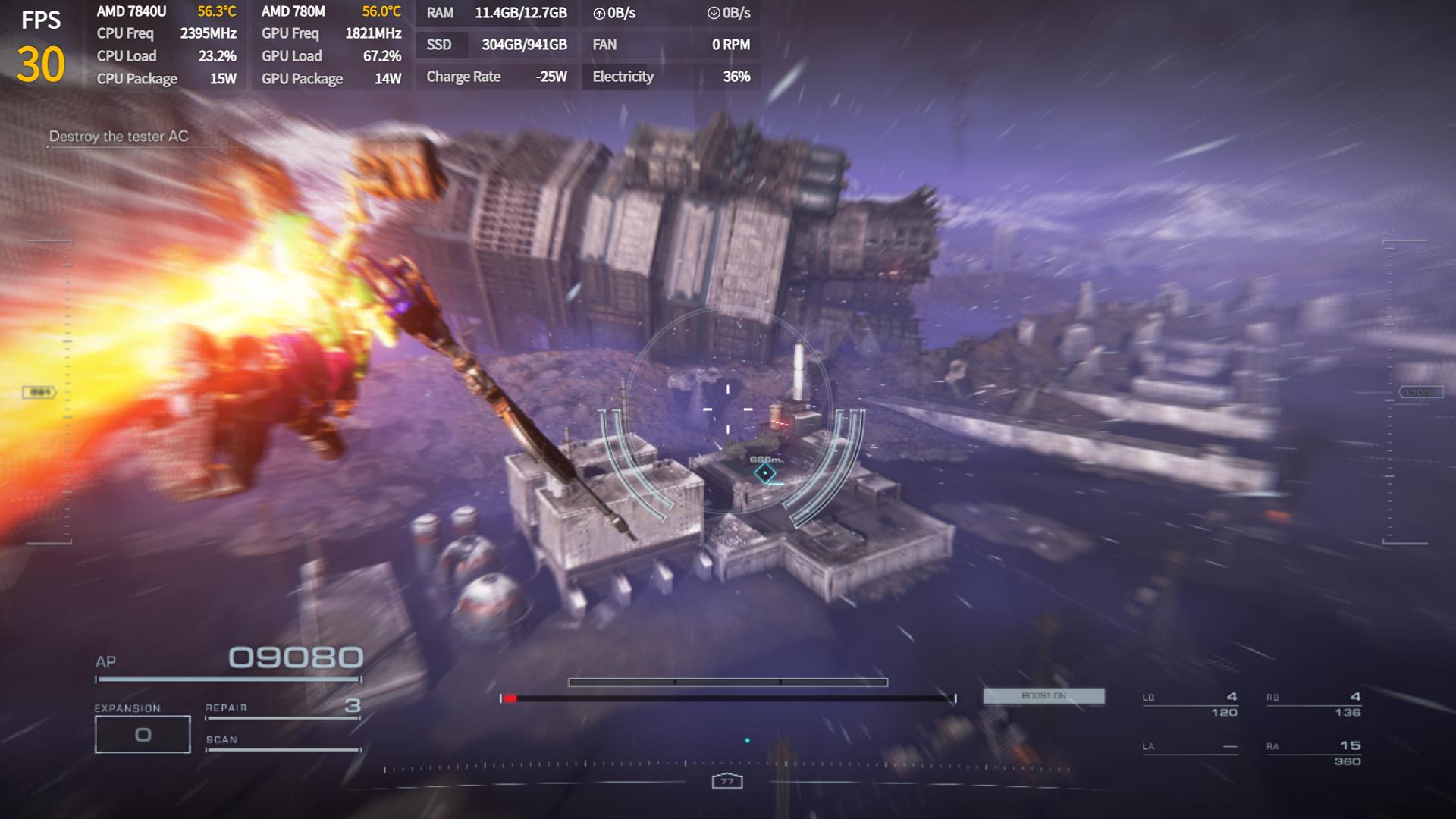Choose the LA left-arm weapon slot
This screenshot has height=819, width=1456.
[1190, 748]
